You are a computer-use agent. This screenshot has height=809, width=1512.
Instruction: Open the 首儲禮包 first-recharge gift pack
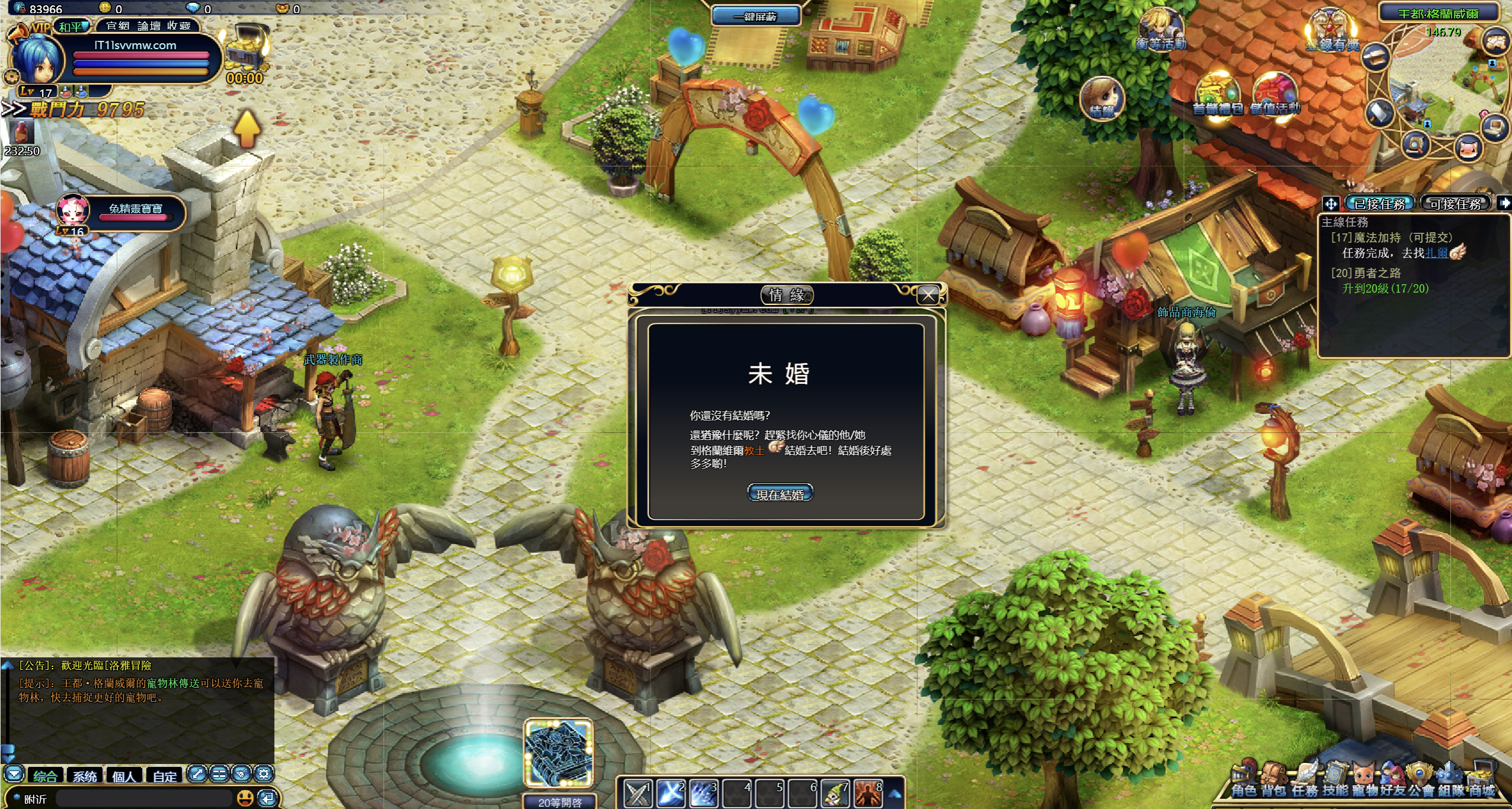tap(1217, 96)
